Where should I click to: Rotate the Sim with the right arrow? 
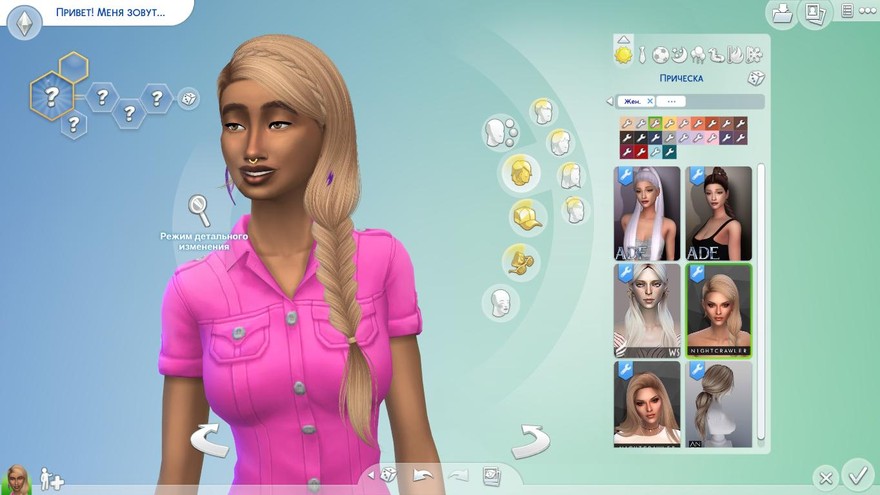coord(530,440)
